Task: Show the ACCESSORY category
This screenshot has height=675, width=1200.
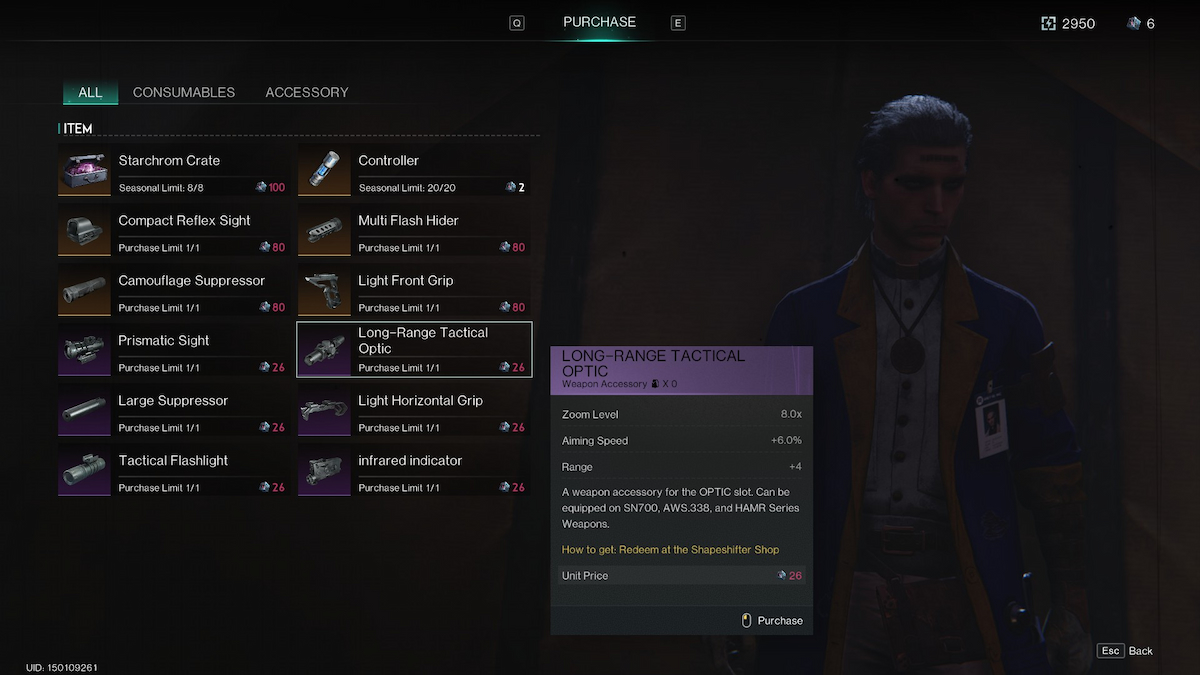Action: (307, 92)
